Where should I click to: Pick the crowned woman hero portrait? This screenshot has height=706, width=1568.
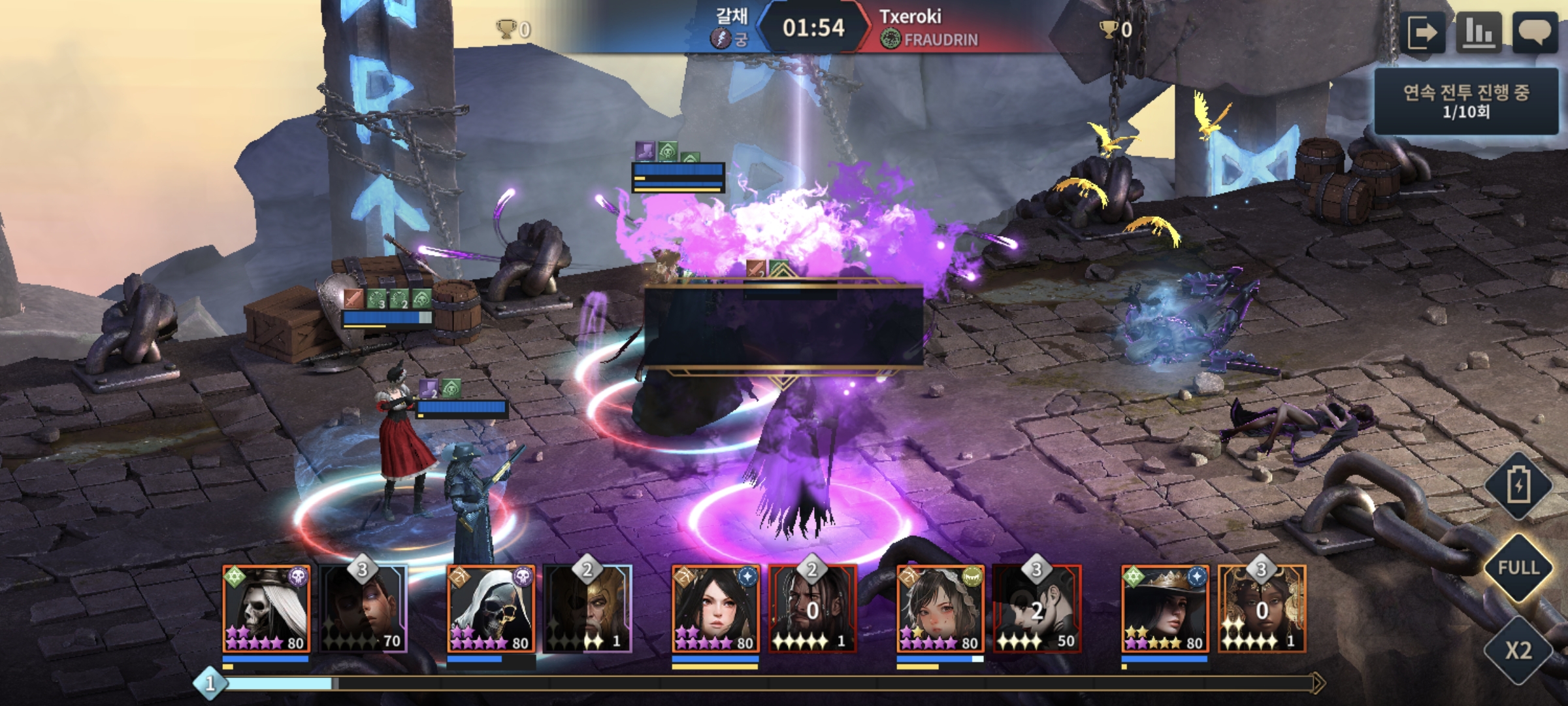pyautogui.click(x=1166, y=609)
